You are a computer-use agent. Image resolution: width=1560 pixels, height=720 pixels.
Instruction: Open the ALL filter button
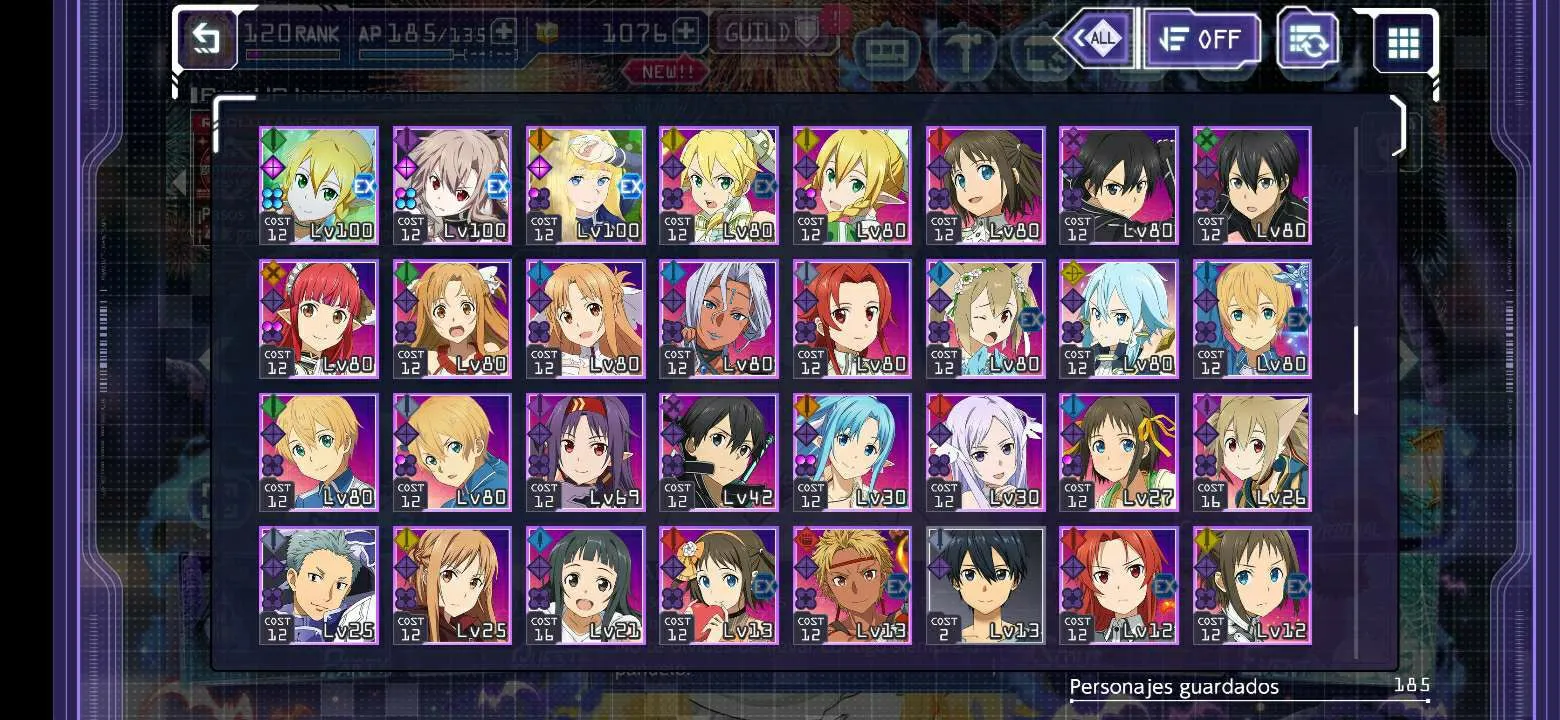click(x=1096, y=39)
